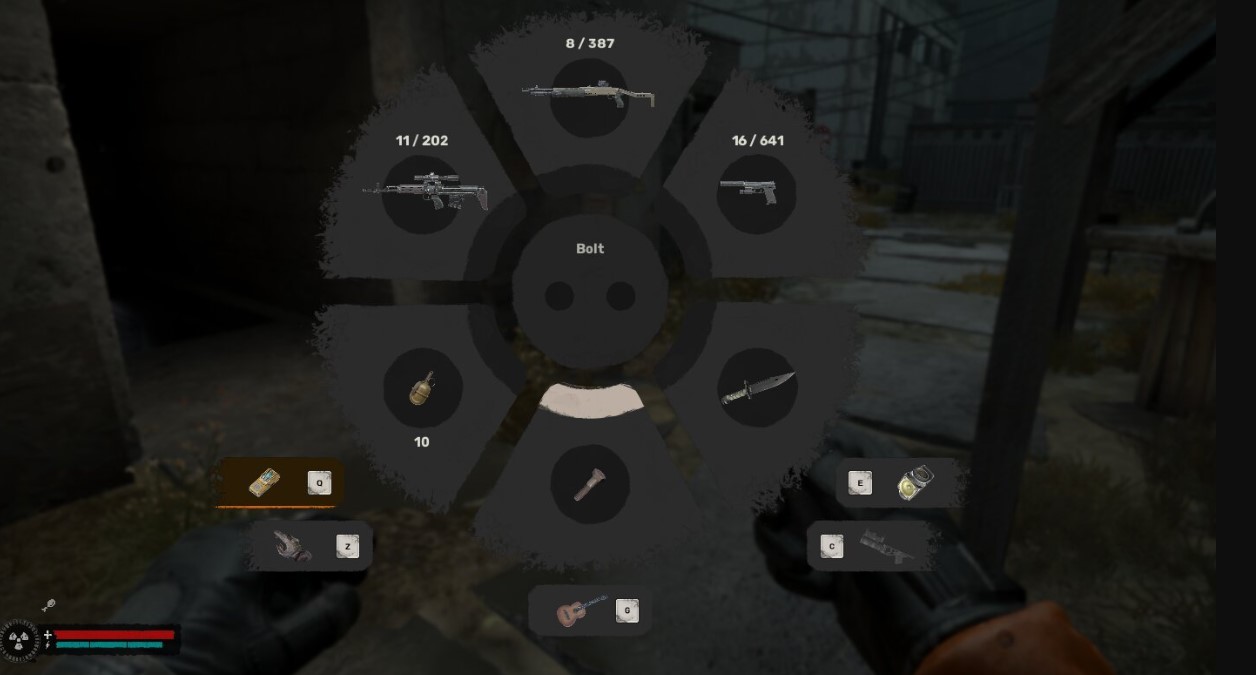The image size is (1256, 675).
Task: Select the grenade slot
Action: tap(422, 388)
